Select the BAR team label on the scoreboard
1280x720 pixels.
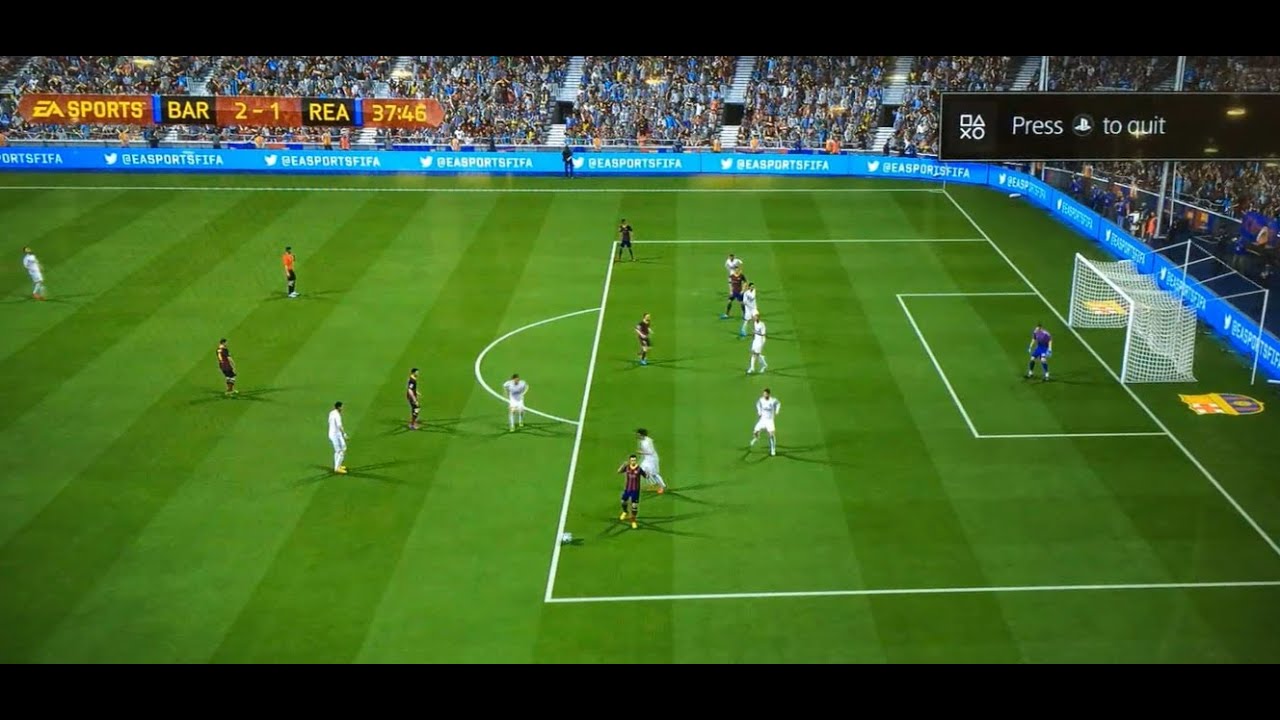point(189,110)
